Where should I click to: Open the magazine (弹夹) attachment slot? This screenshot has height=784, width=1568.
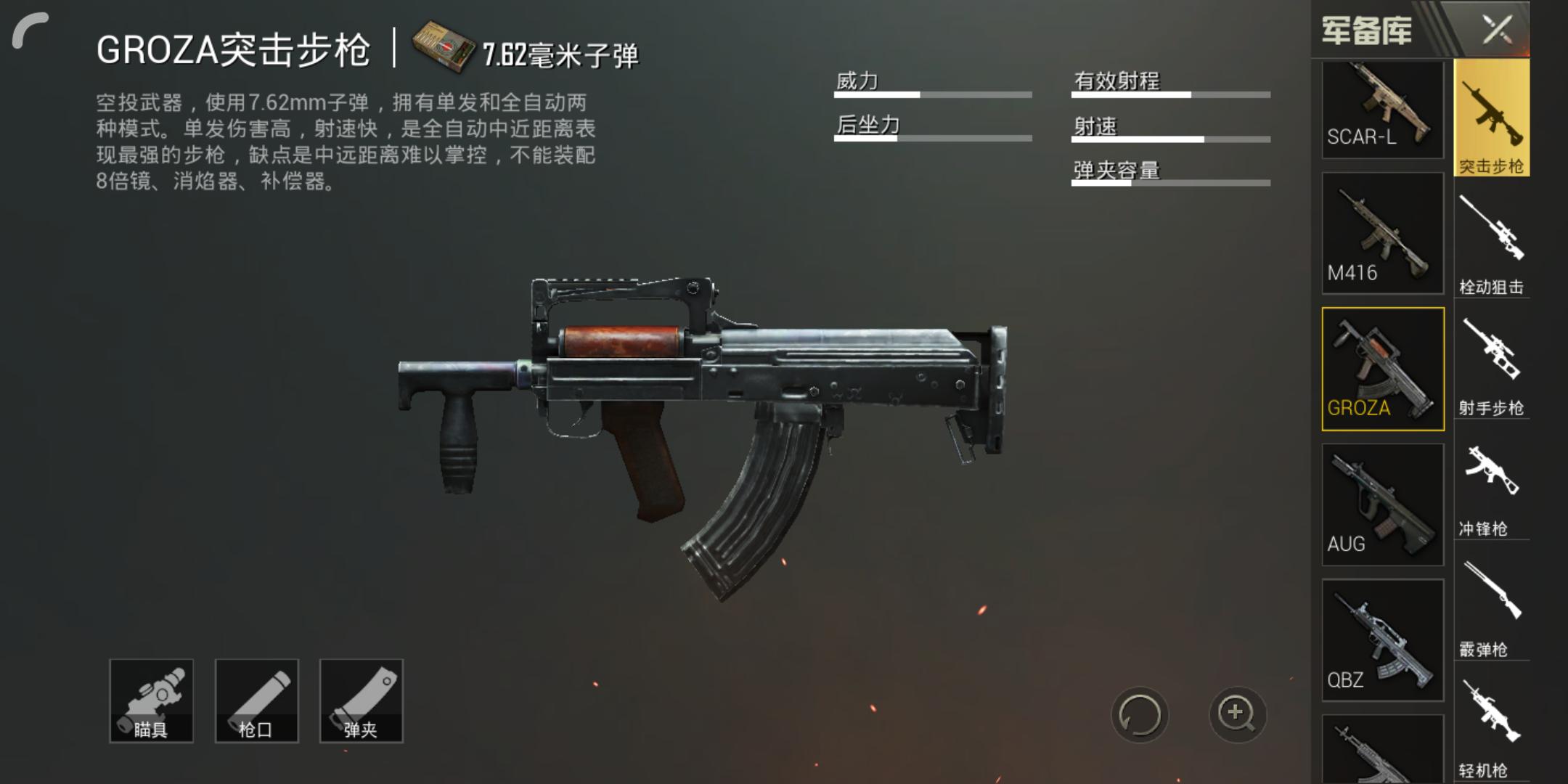point(361,701)
